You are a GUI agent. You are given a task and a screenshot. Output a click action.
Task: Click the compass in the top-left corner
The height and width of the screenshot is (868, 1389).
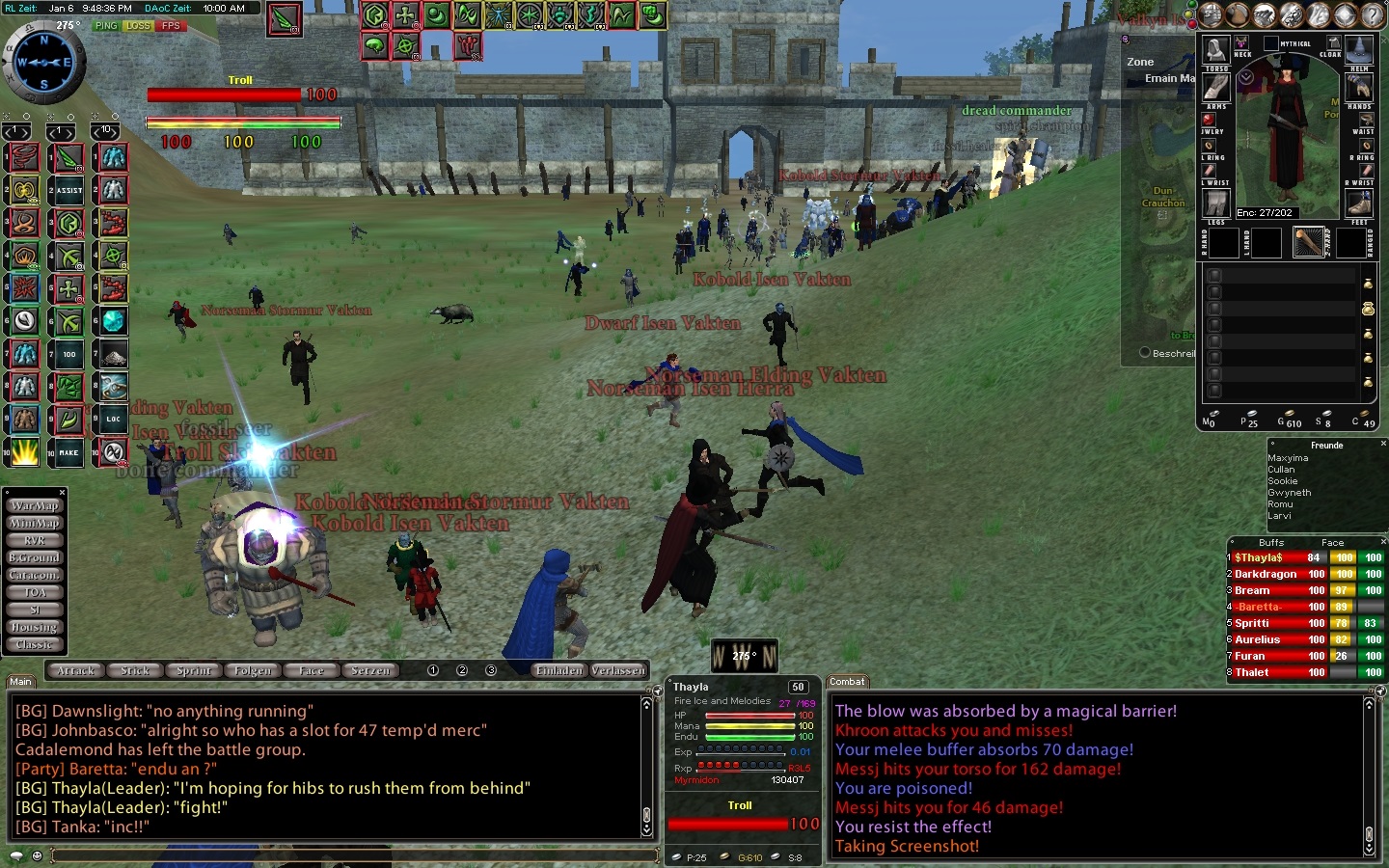(x=44, y=62)
